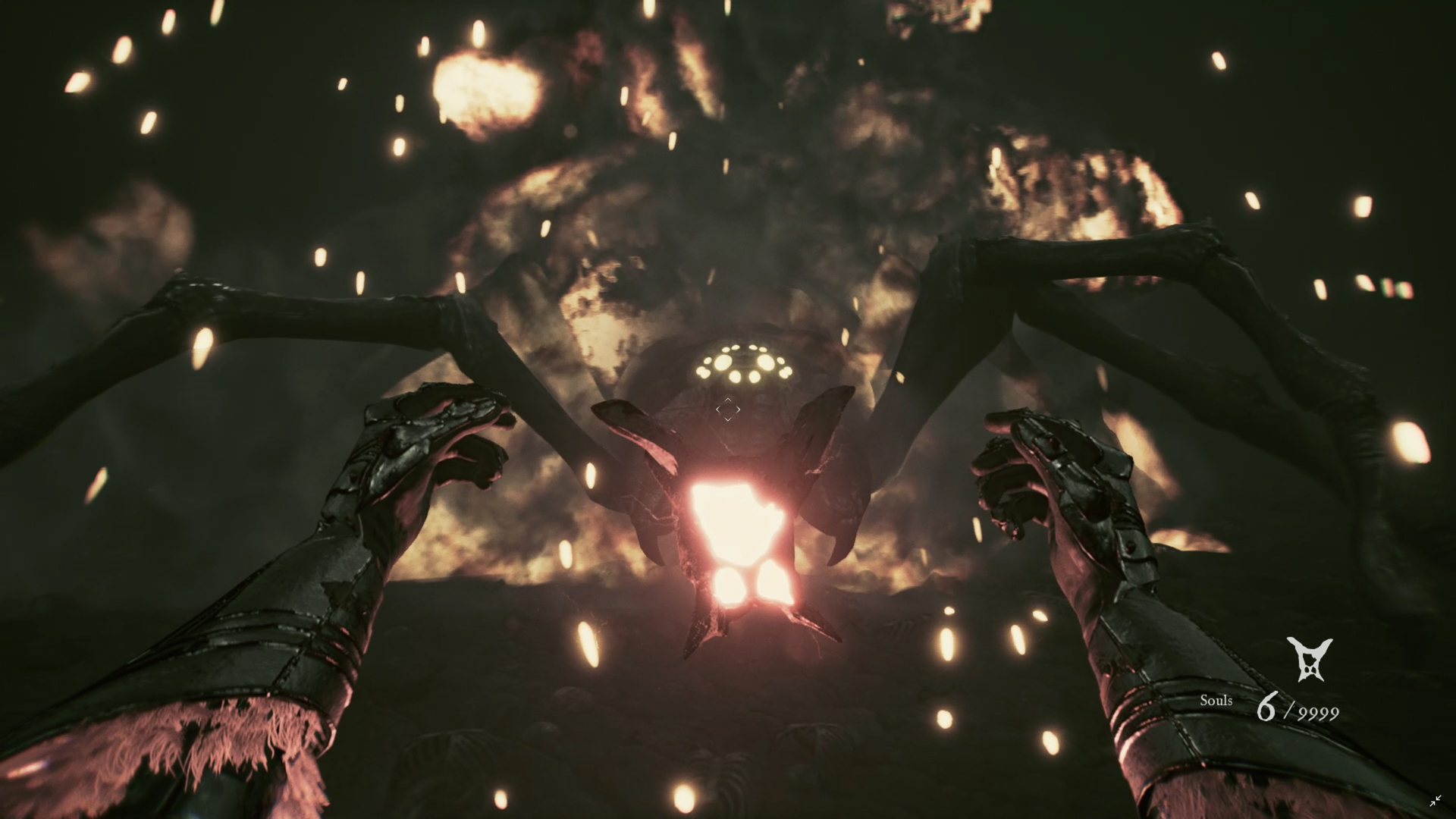Select the diamond-shaped crosshair reticle
Screen dimensions: 1456x819
point(727,409)
